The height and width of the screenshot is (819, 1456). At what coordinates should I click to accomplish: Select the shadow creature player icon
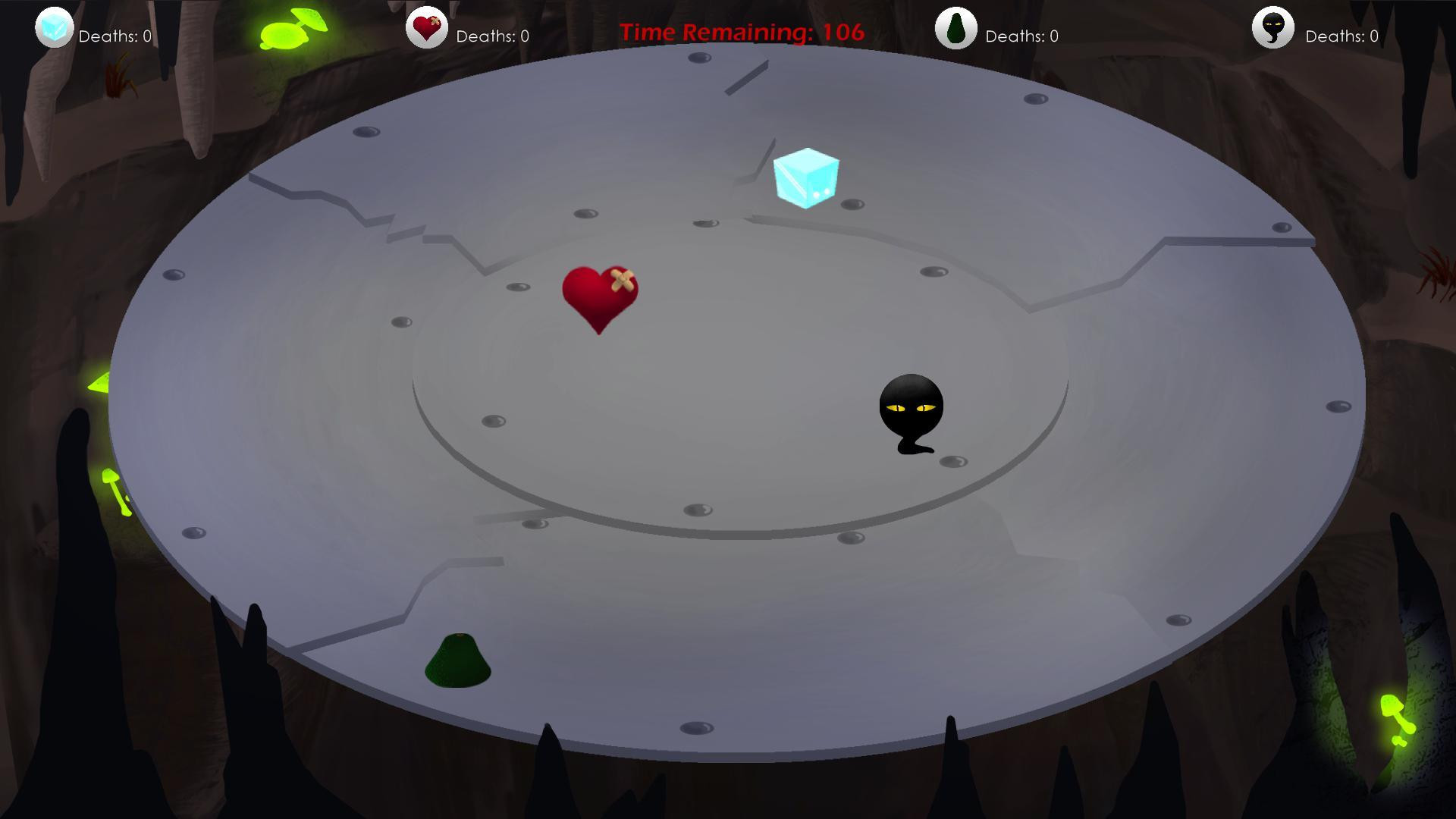click(x=1272, y=30)
